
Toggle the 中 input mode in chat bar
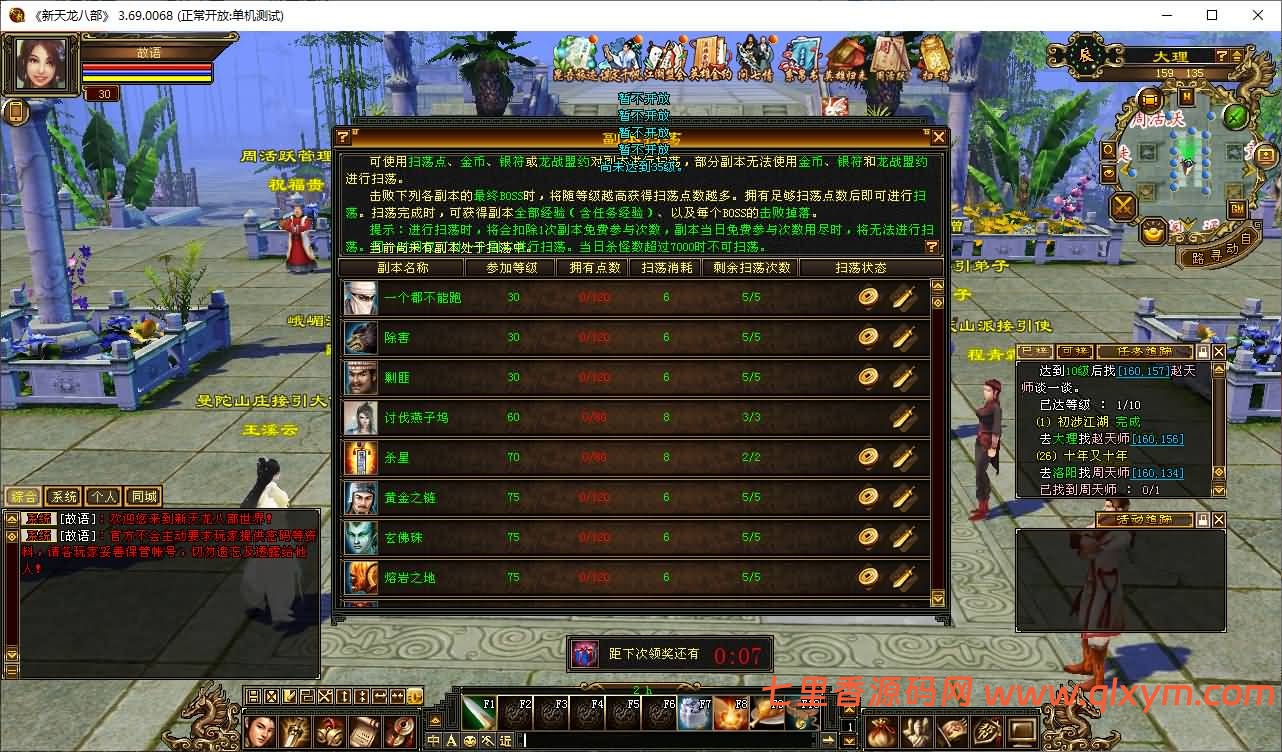tap(431, 740)
